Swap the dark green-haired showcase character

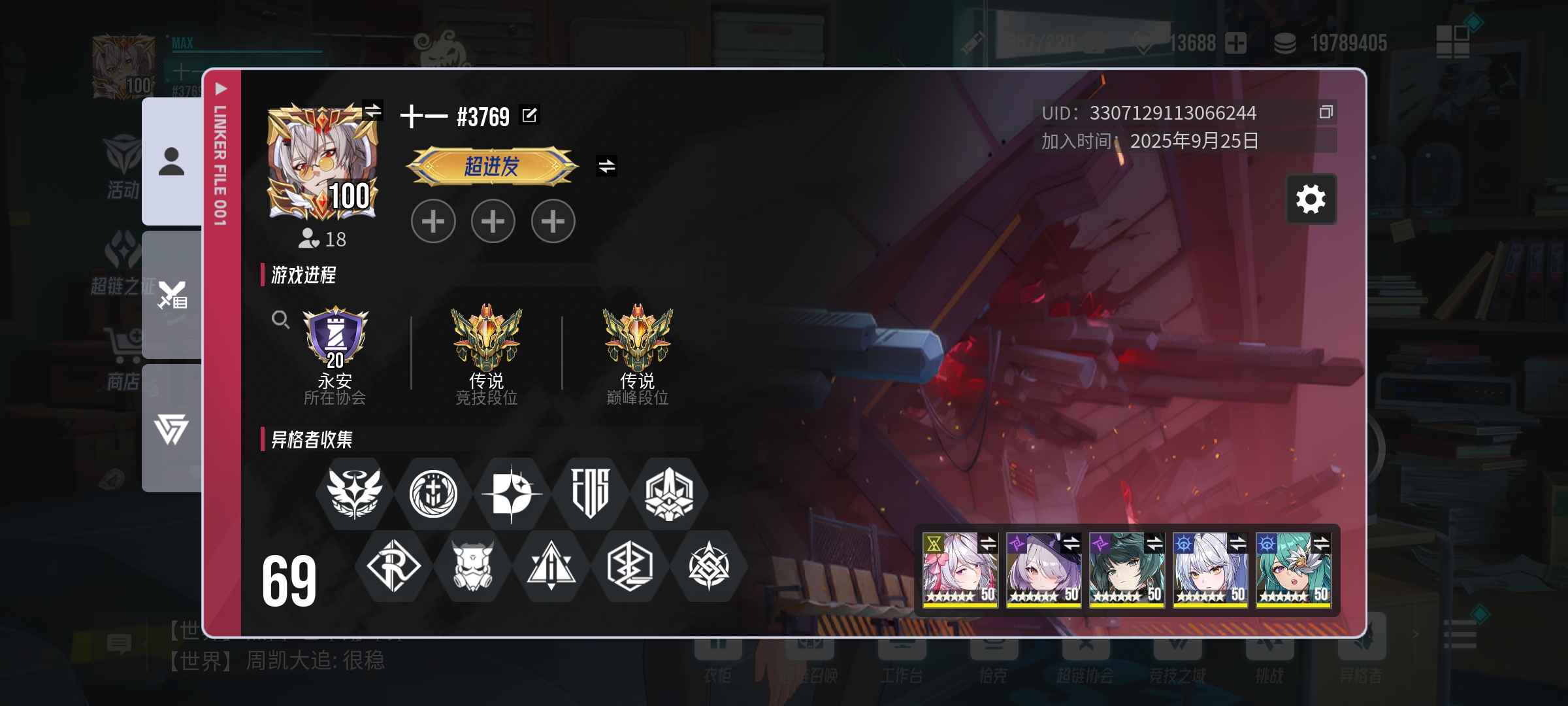click(x=1154, y=543)
